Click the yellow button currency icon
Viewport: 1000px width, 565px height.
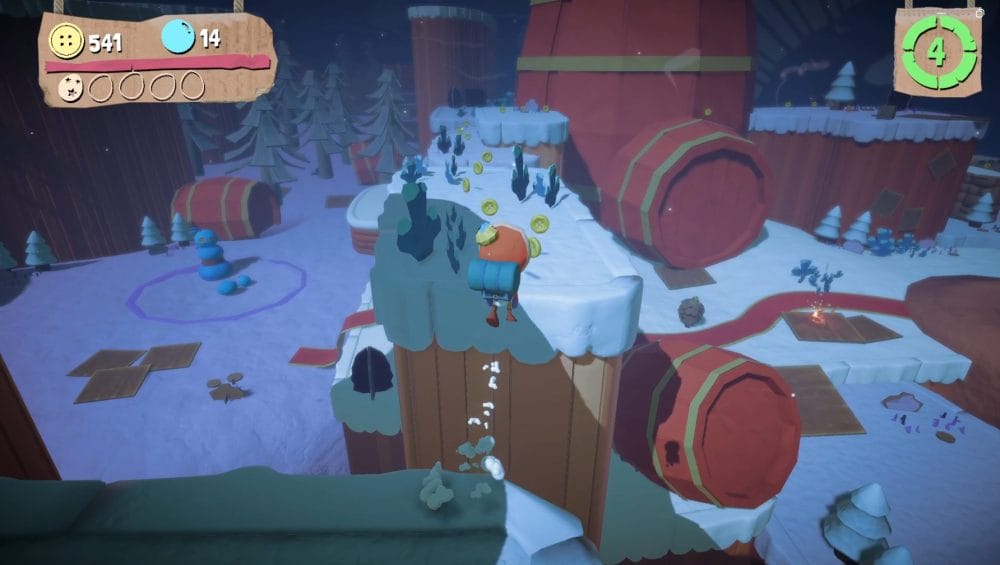(x=67, y=41)
